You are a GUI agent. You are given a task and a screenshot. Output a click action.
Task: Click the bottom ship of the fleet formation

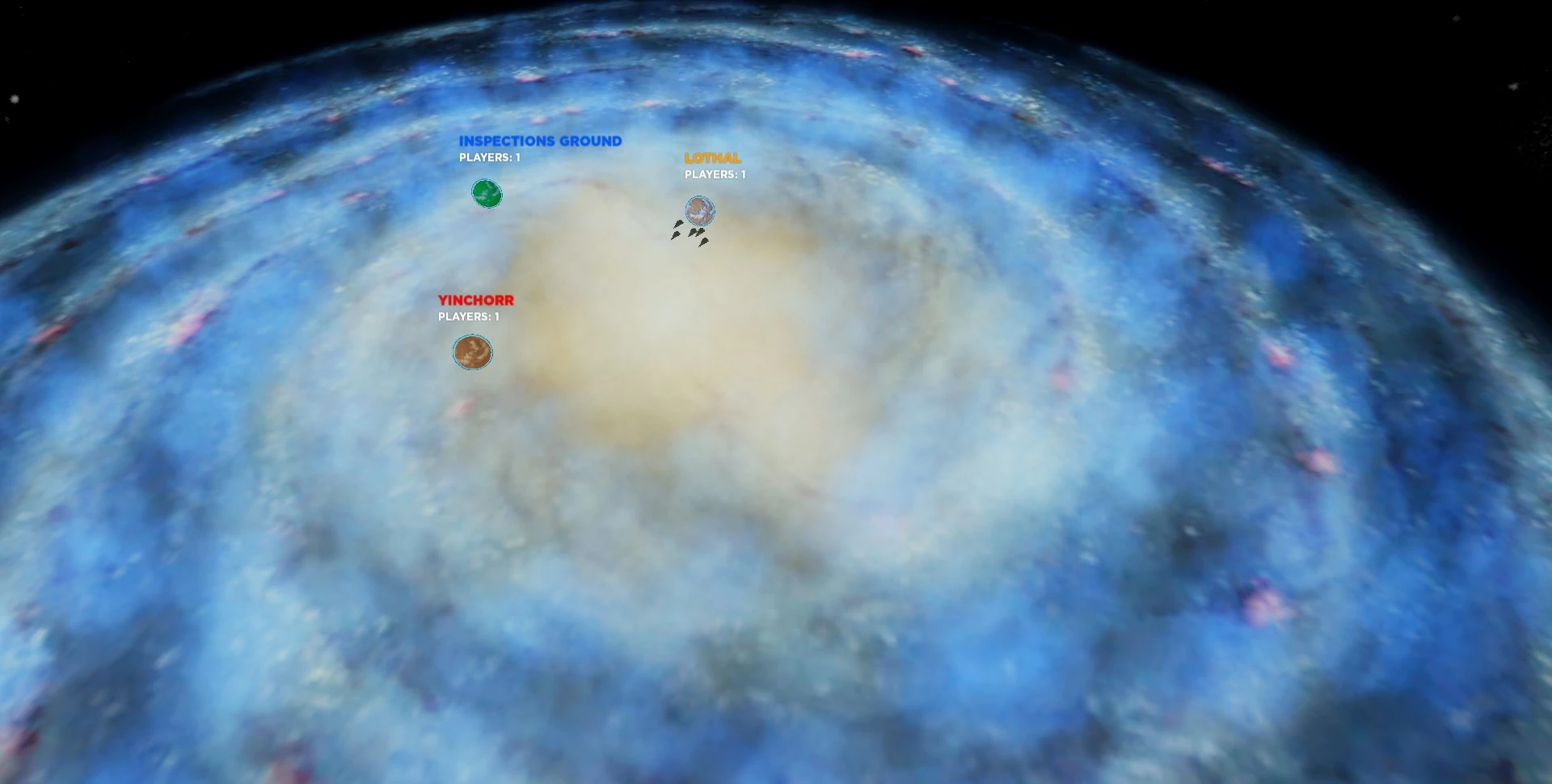[x=704, y=242]
